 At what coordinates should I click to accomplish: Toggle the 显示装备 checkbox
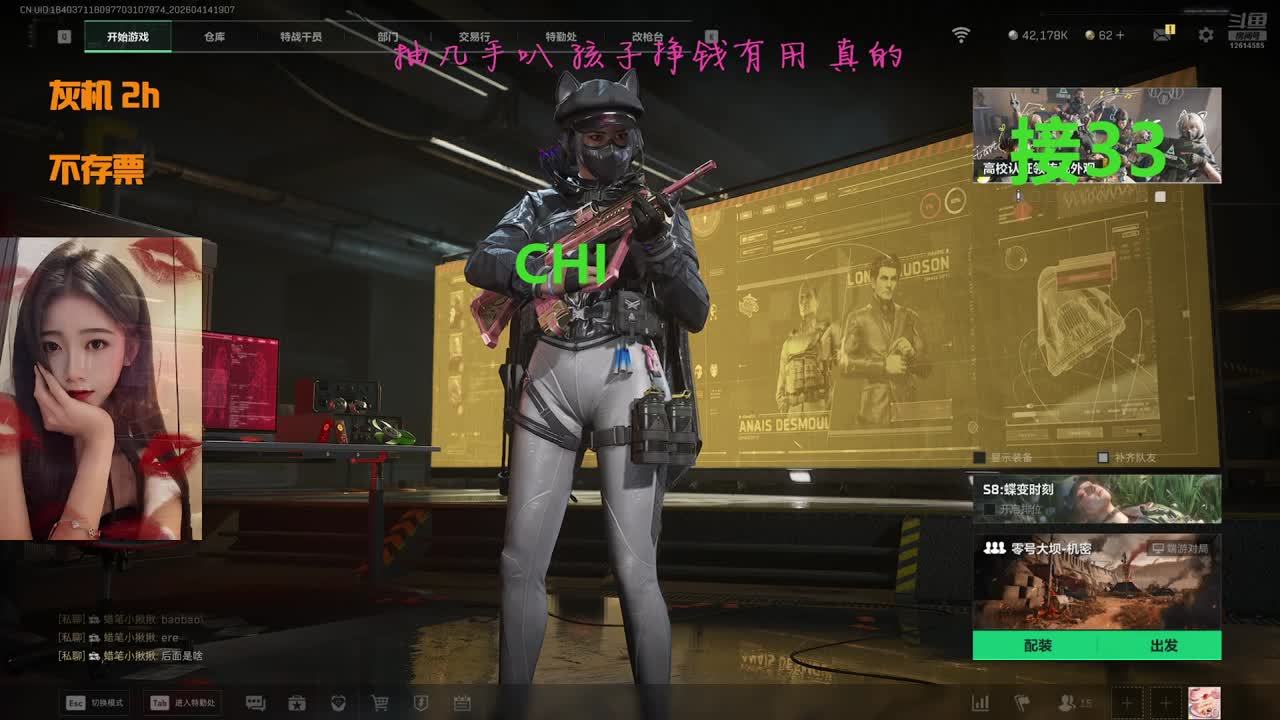click(x=980, y=457)
